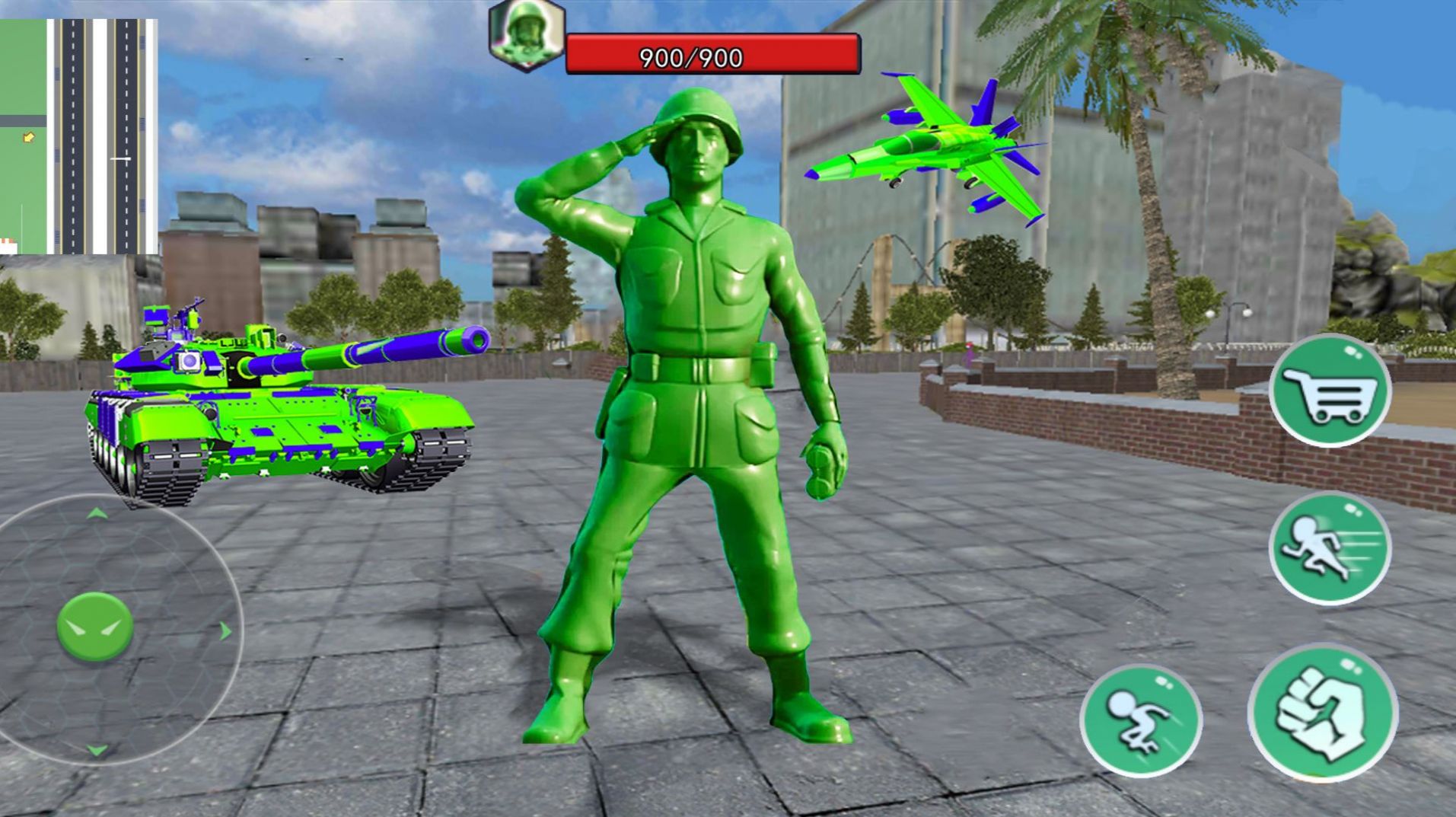This screenshot has width=1456, height=817.
Task: Tap the joystick's right arrow
Action: tap(225, 630)
